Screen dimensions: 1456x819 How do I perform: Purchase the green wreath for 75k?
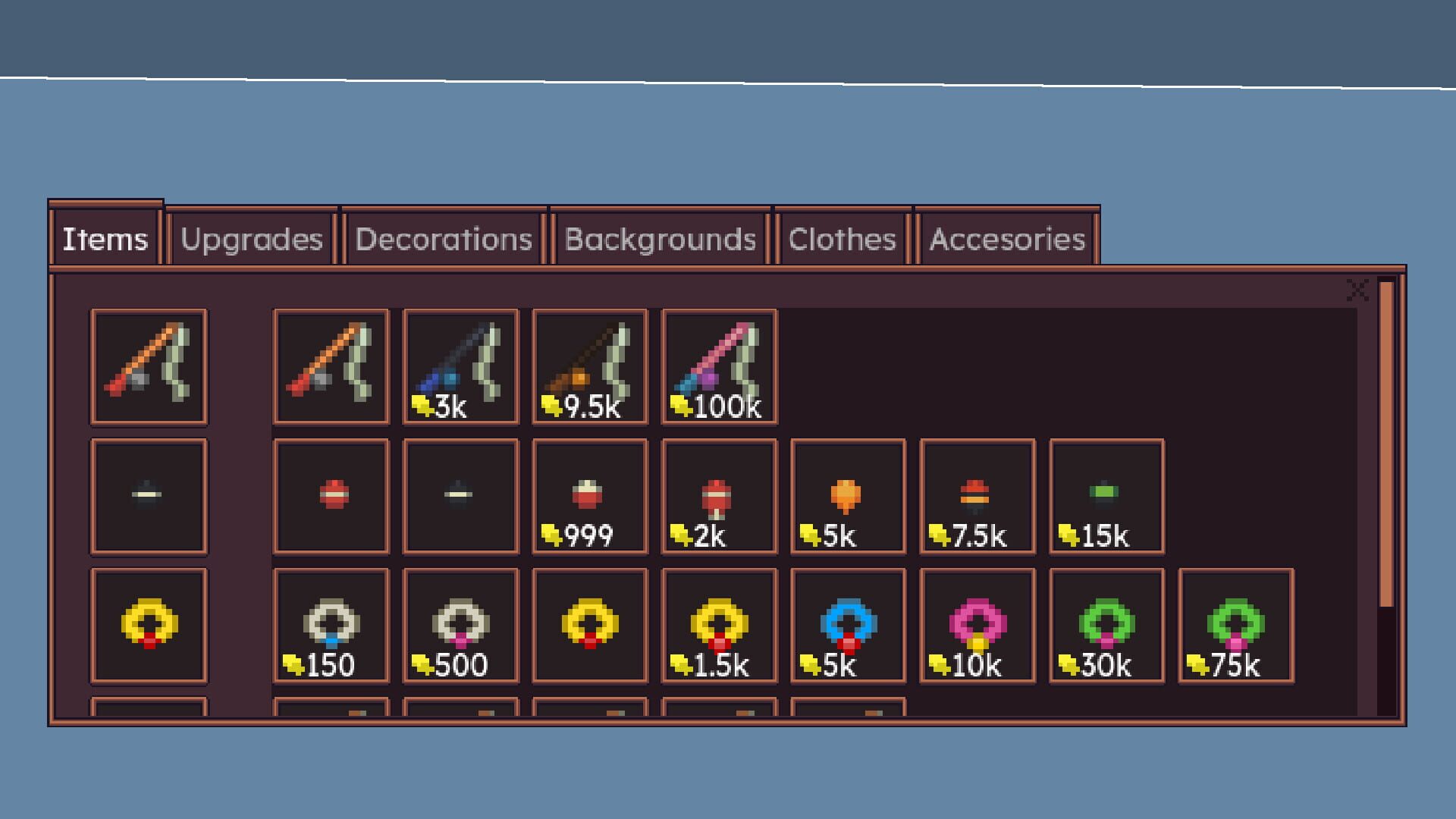coord(1235,626)
